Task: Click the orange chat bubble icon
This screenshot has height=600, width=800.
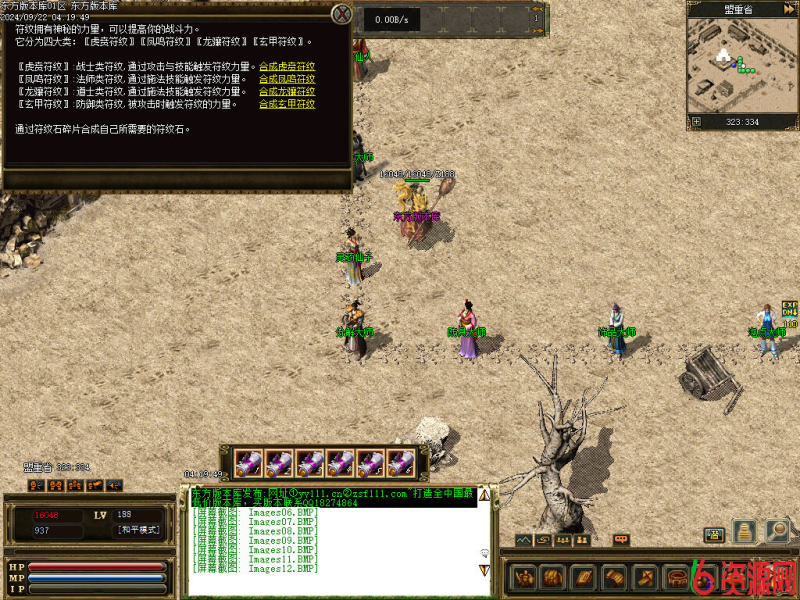Action: click(x=621, y=540)
